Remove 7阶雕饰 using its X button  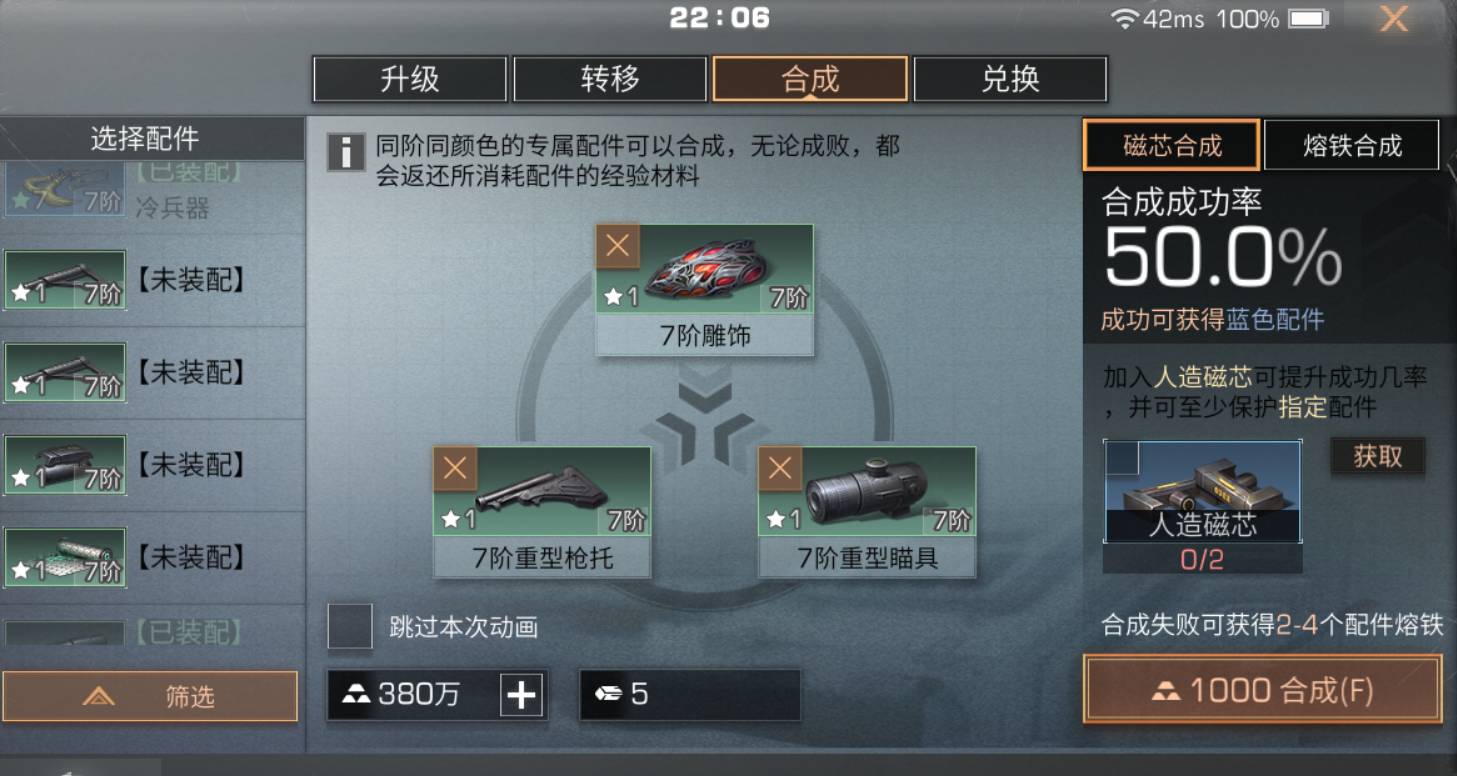[x=617, y=243]
